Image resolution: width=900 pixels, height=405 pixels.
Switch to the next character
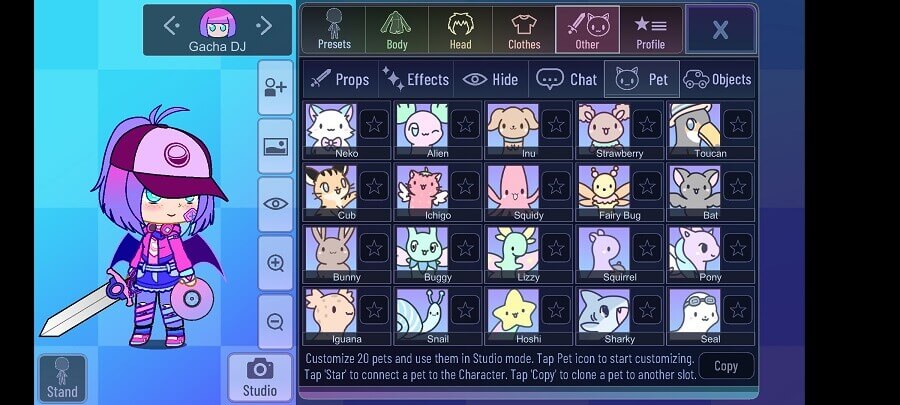(264, 25)
